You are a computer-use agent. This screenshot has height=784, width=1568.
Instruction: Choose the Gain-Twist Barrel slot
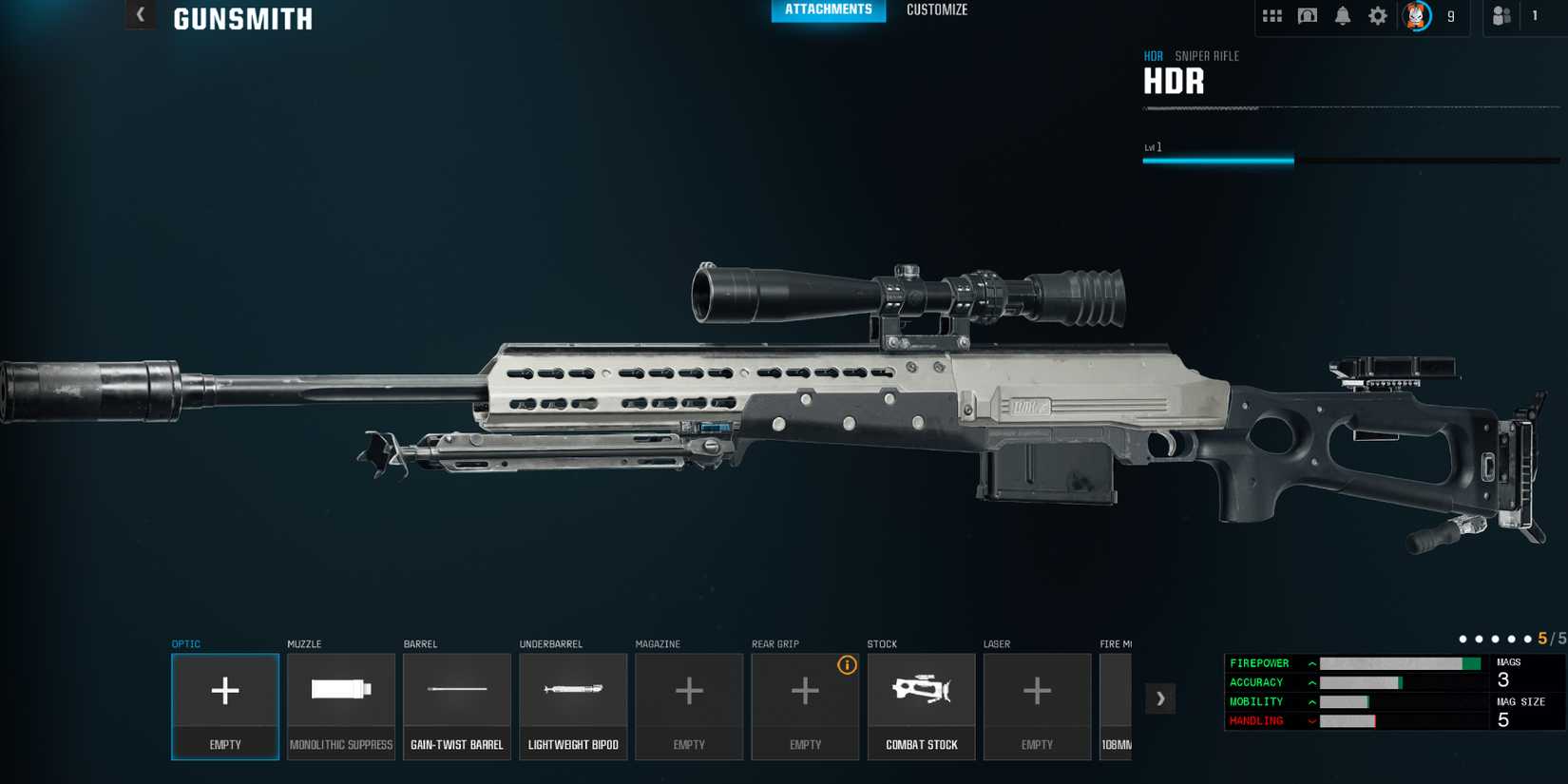(457, 706)
